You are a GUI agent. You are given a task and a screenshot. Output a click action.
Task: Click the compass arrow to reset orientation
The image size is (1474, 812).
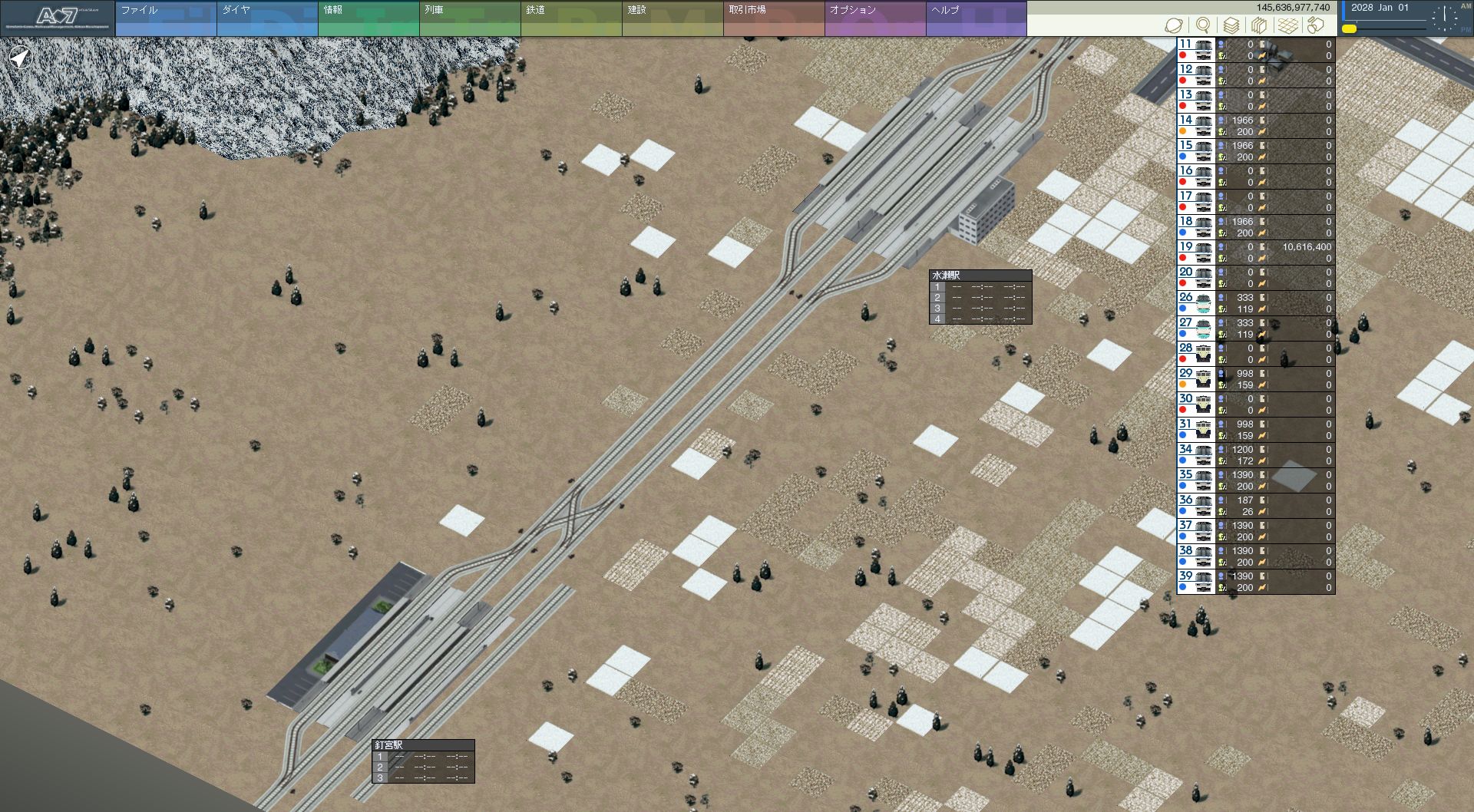(x=20, y=58)
